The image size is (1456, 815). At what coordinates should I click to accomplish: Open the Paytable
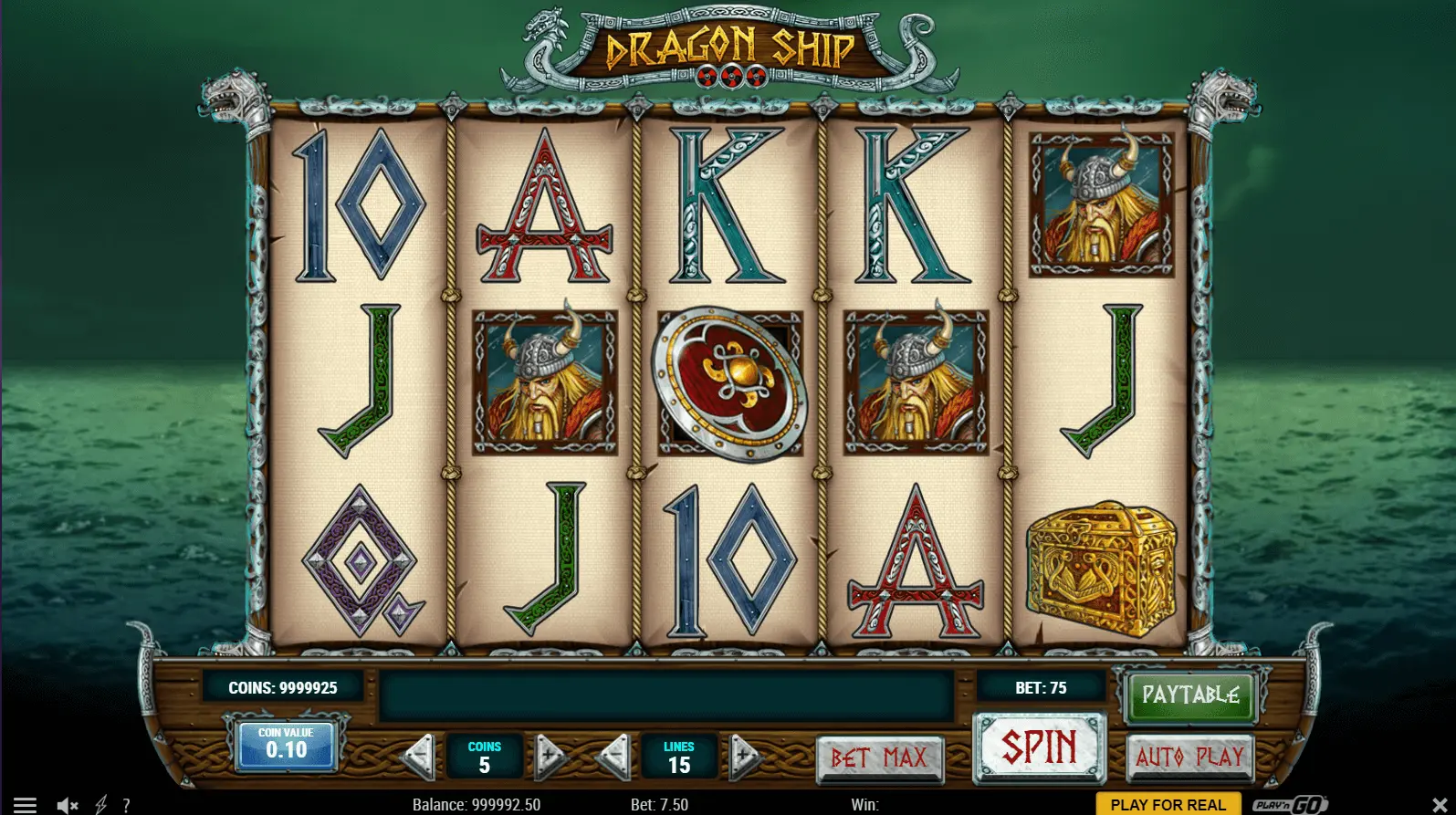tap(1189, 695)
